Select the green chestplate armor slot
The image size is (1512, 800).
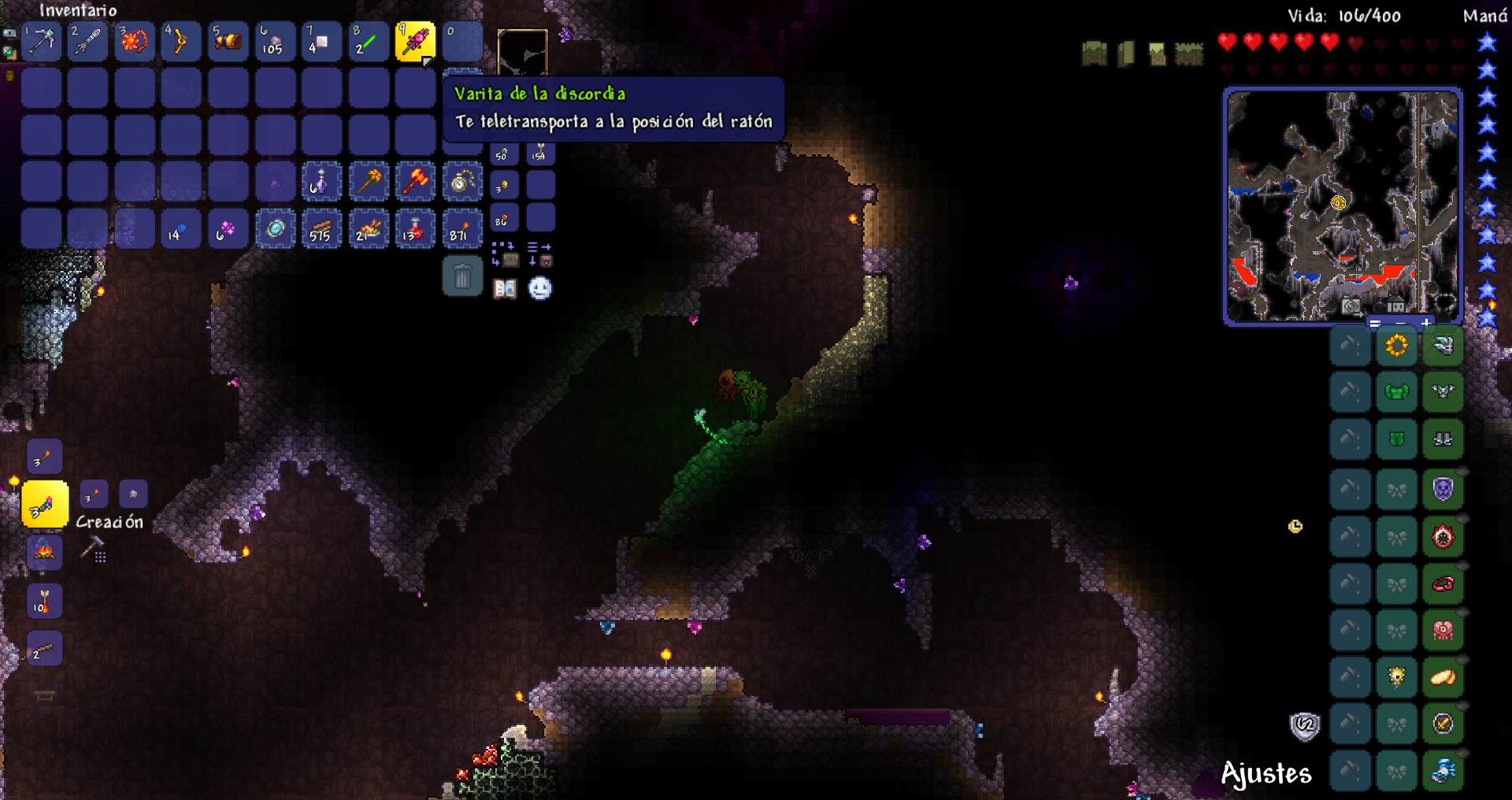[1396, 391]
